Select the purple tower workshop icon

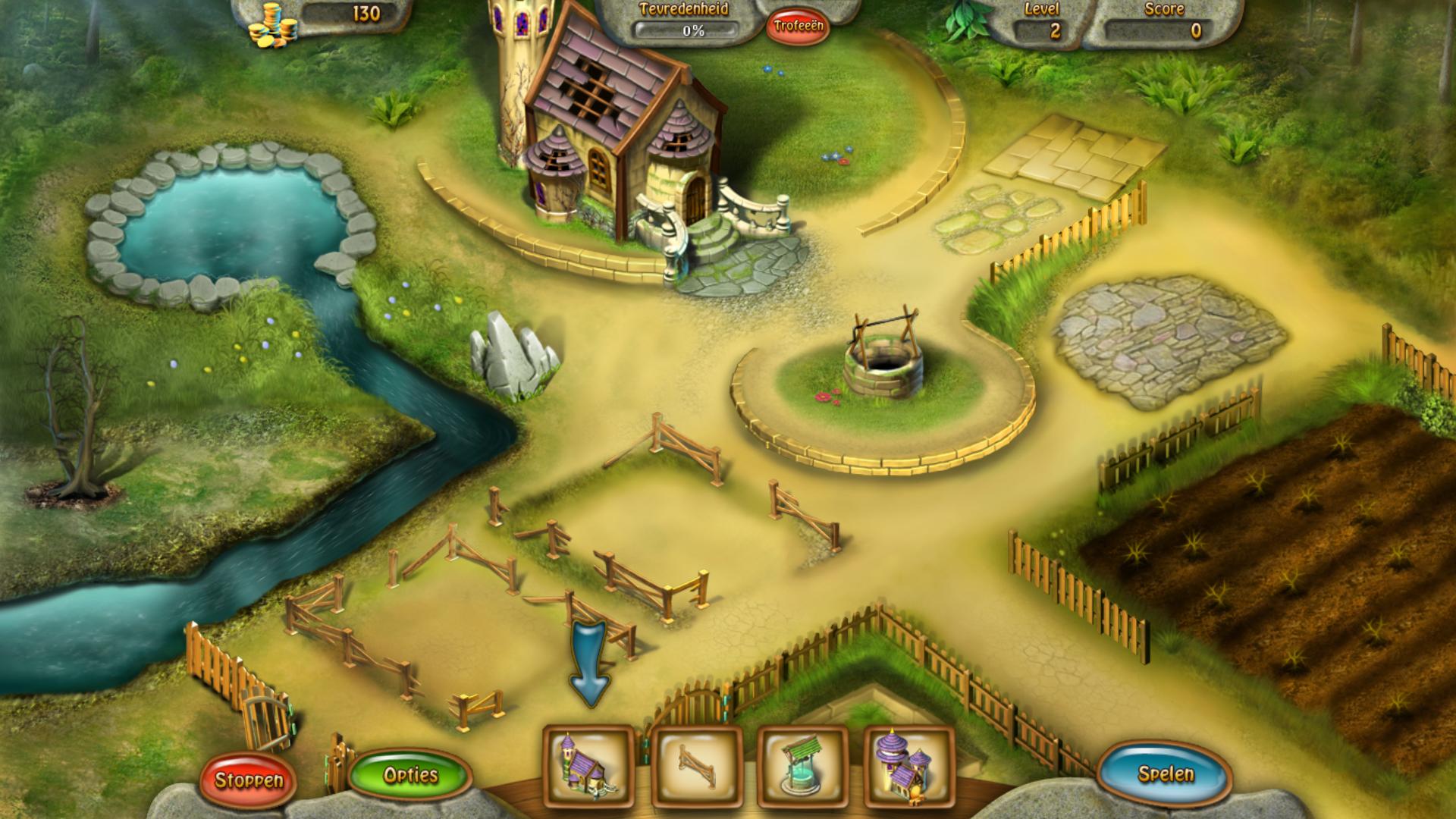[x=908, y=767]
